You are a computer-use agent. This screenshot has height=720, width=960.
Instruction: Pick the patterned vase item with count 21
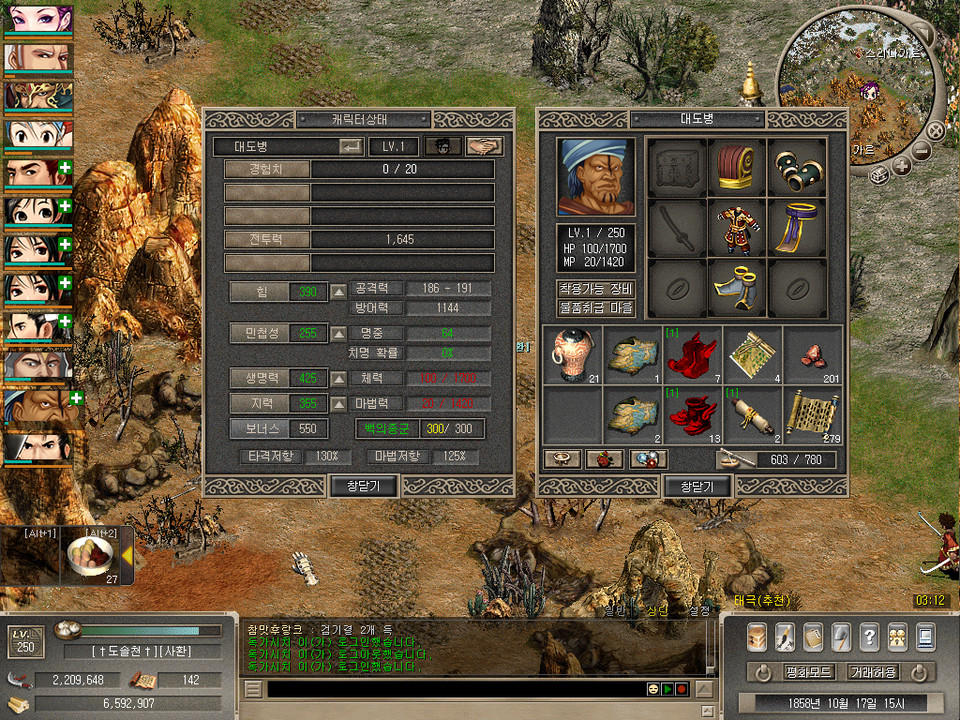tap(572, 356)
